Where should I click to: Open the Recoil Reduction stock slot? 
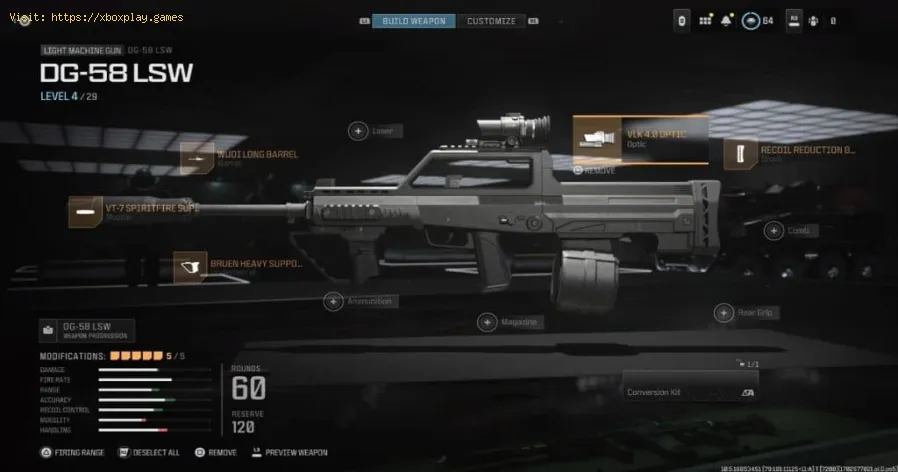(790, 153)
